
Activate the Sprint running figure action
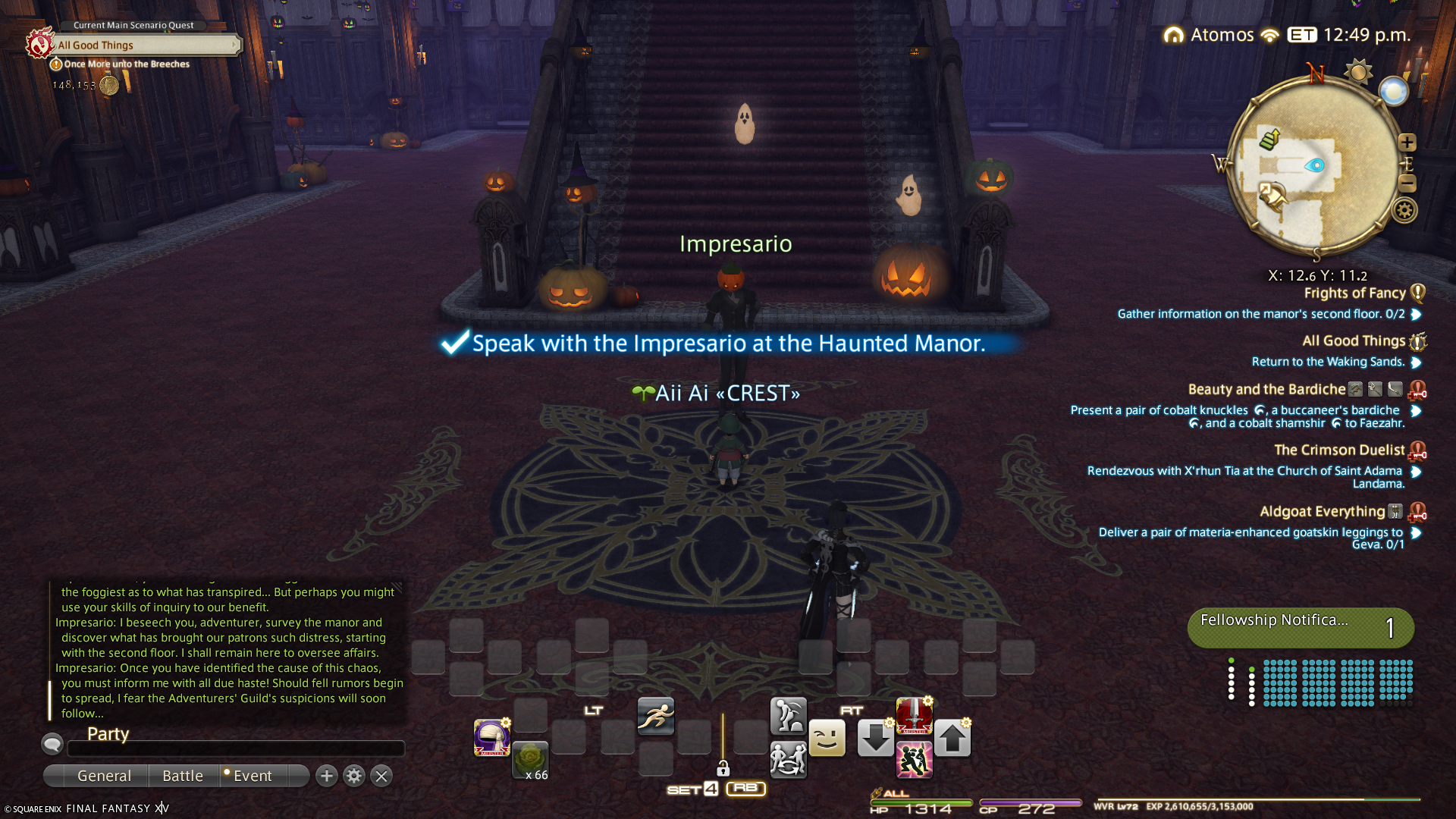[x=656, y=716]
